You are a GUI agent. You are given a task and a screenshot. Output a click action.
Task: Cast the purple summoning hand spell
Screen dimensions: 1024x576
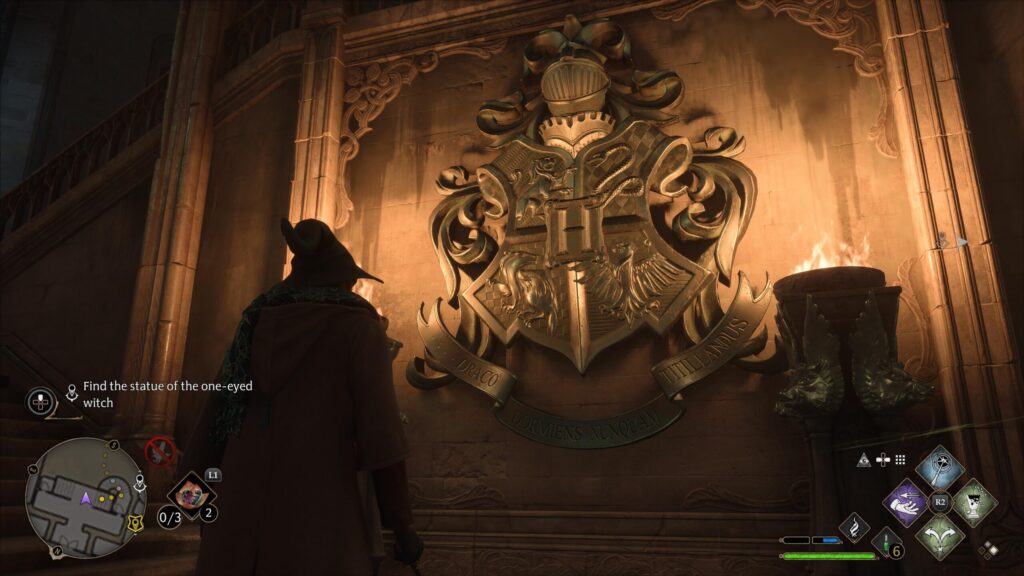[x=907, y=500]
